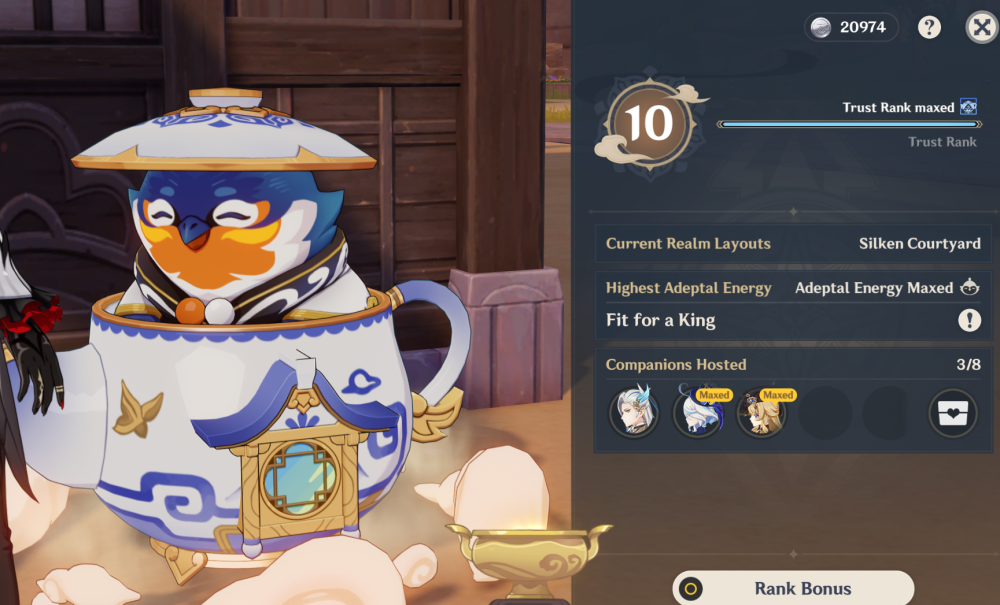Open the Current Realm Layouts row
This screenshot has height=605, width=1000.
(793, 243)
